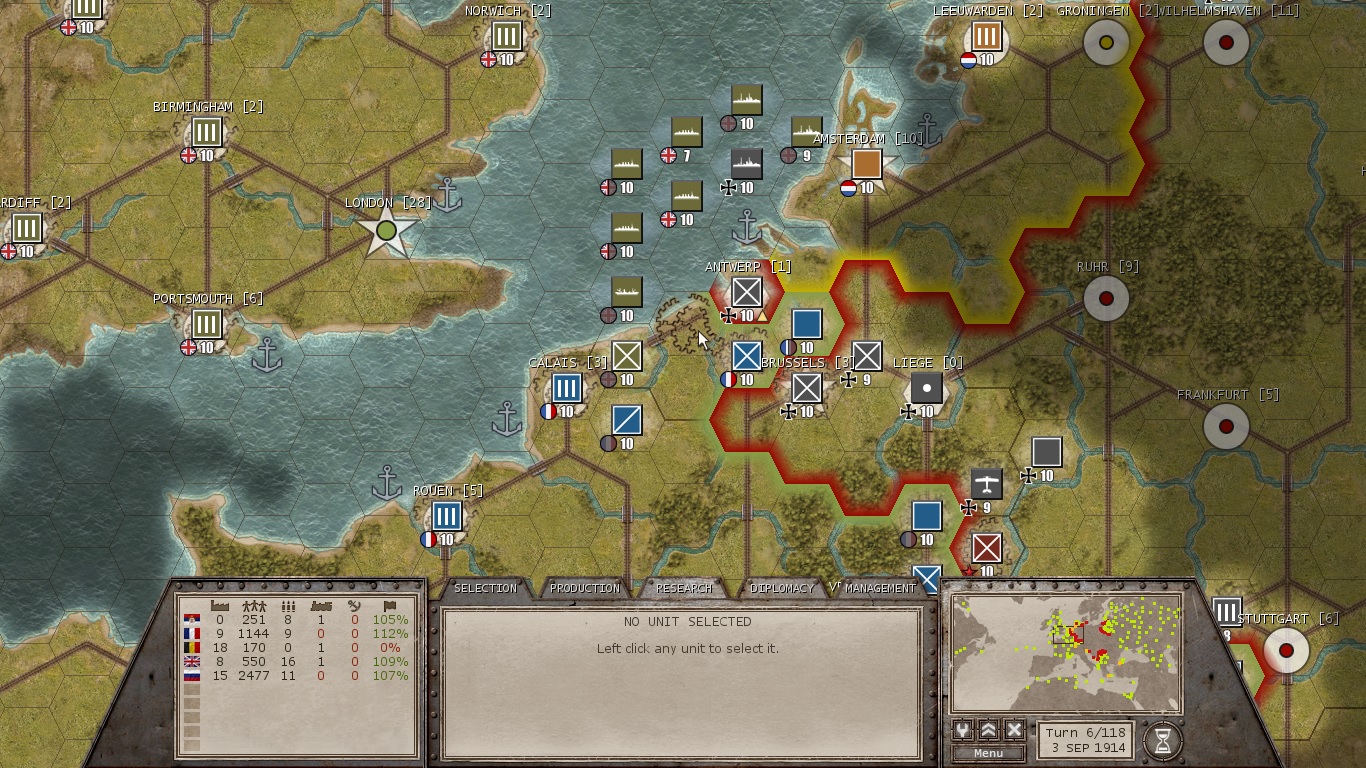1366x768 pixels.
Task: Select the Dutch unit in Amsterdam
Action: [x=867, y=164]
